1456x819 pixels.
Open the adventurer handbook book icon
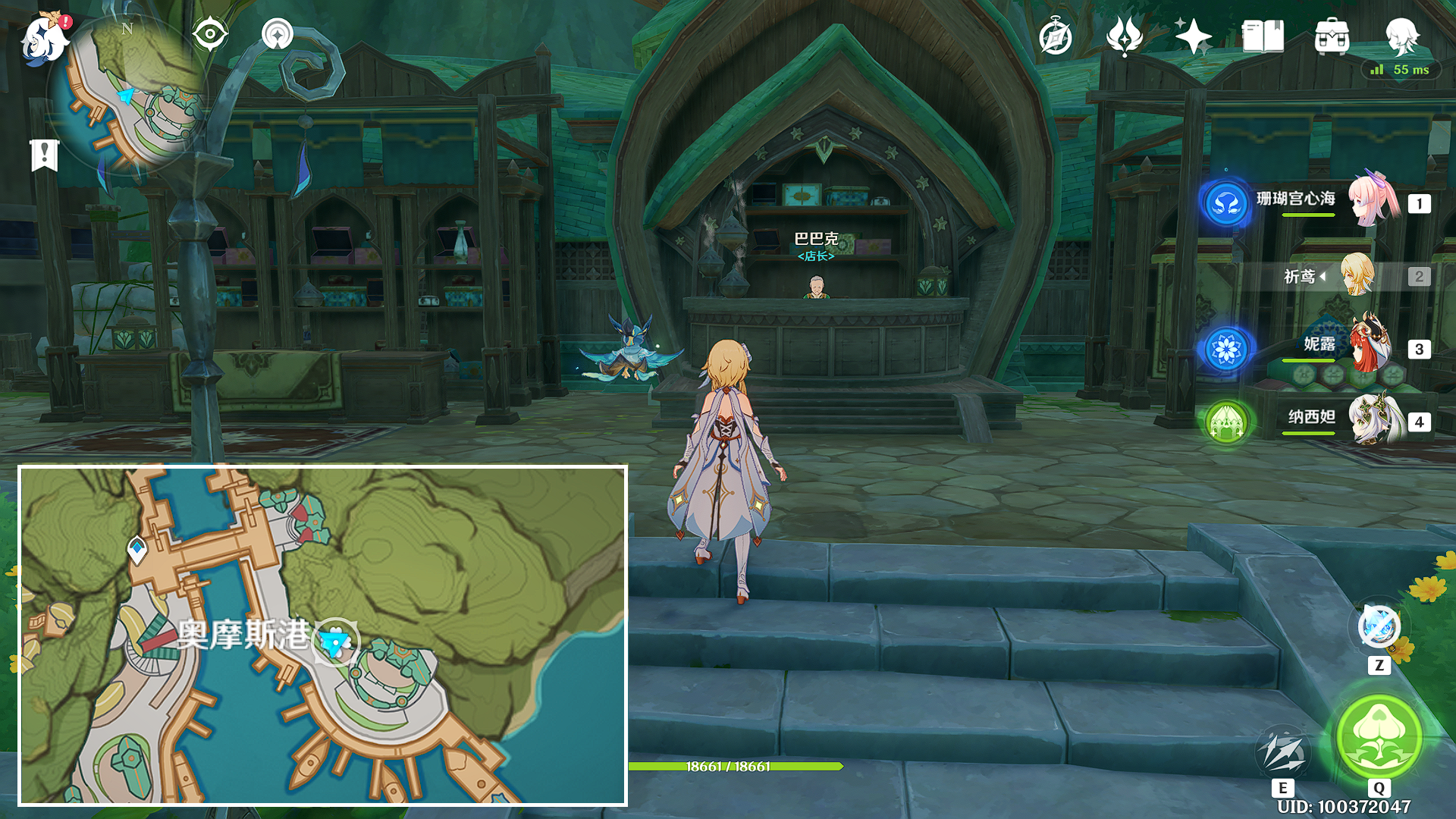pos(1263,36)
